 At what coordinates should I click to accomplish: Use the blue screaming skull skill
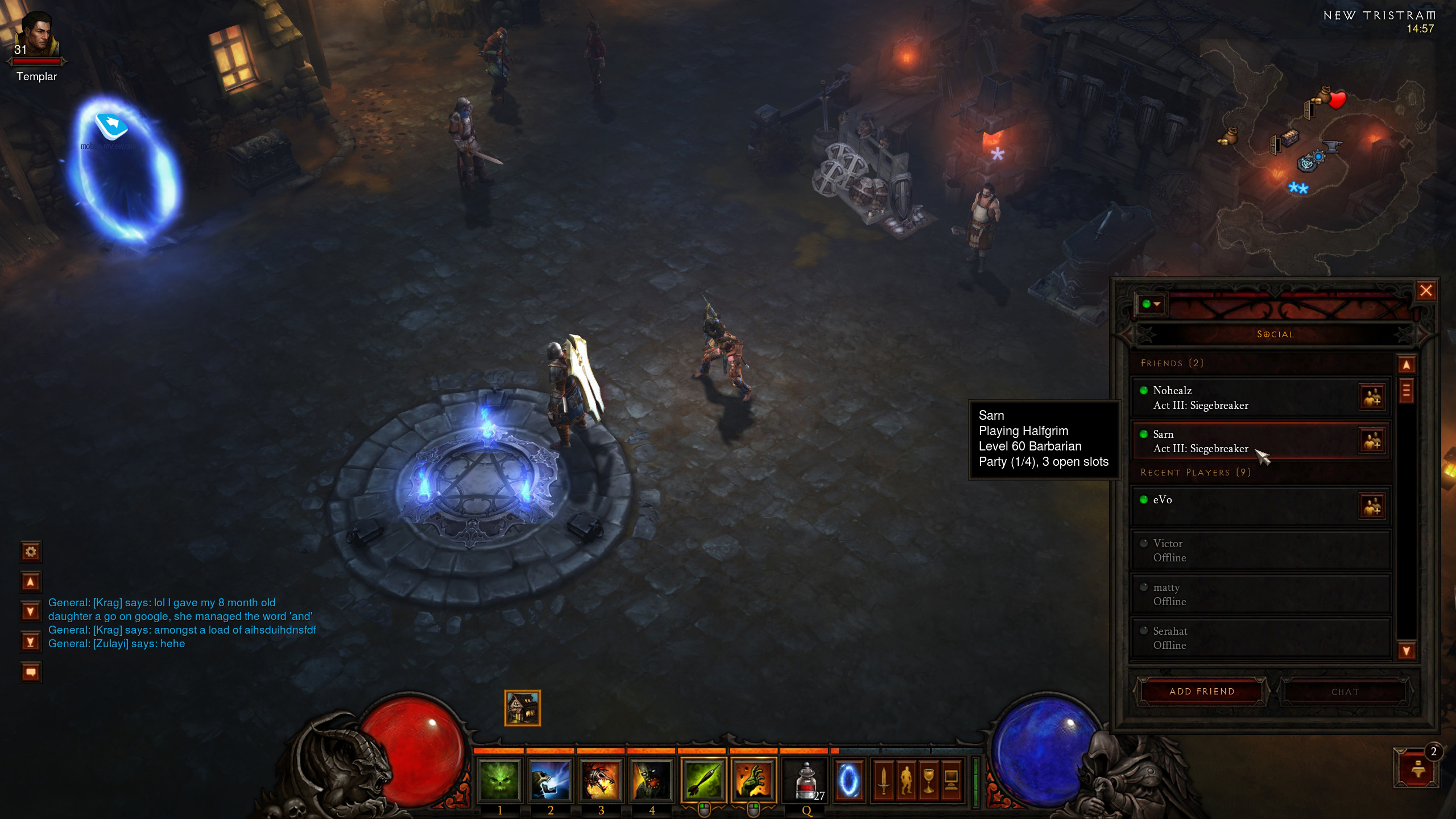tap(550, 780)
